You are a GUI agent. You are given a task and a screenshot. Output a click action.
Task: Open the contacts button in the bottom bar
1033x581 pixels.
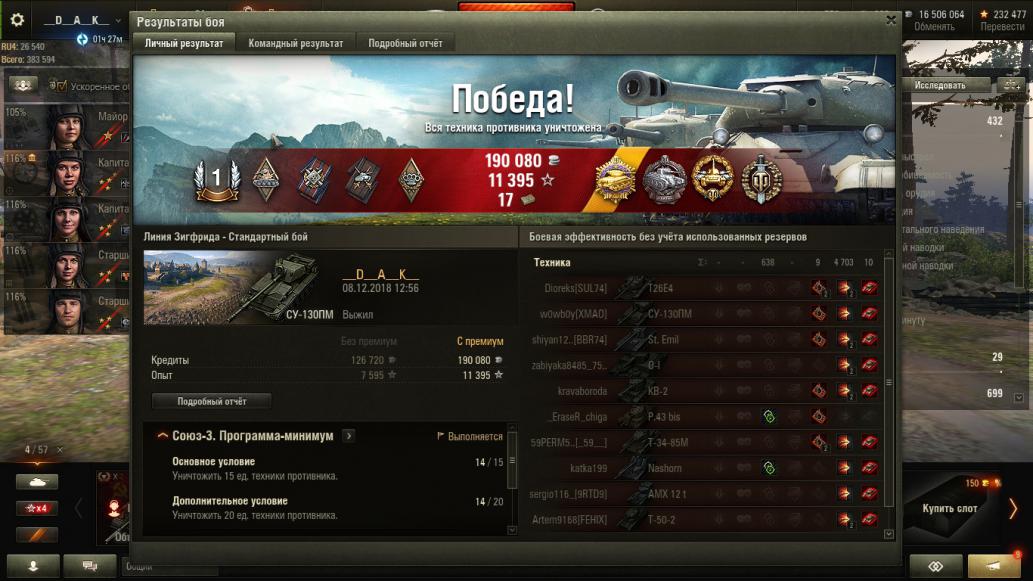(35, 566)
